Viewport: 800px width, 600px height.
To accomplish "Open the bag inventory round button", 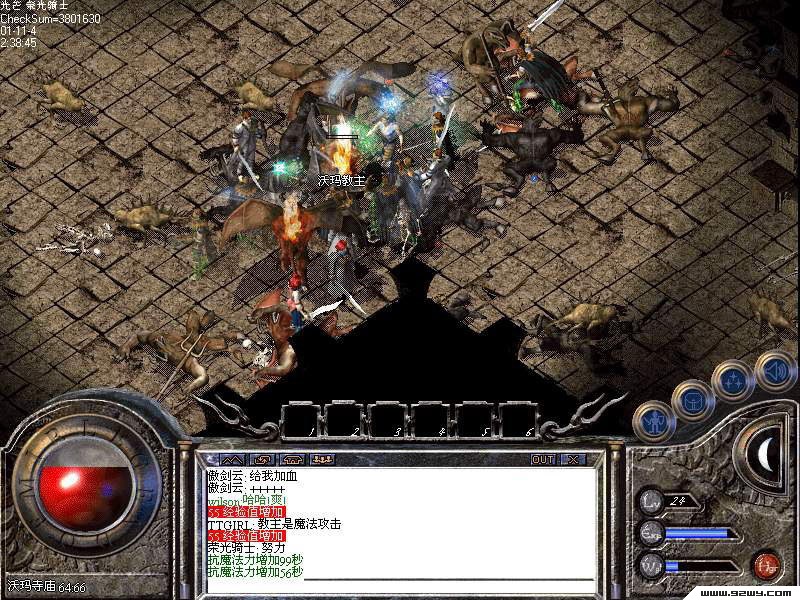I will pos(692,400).
